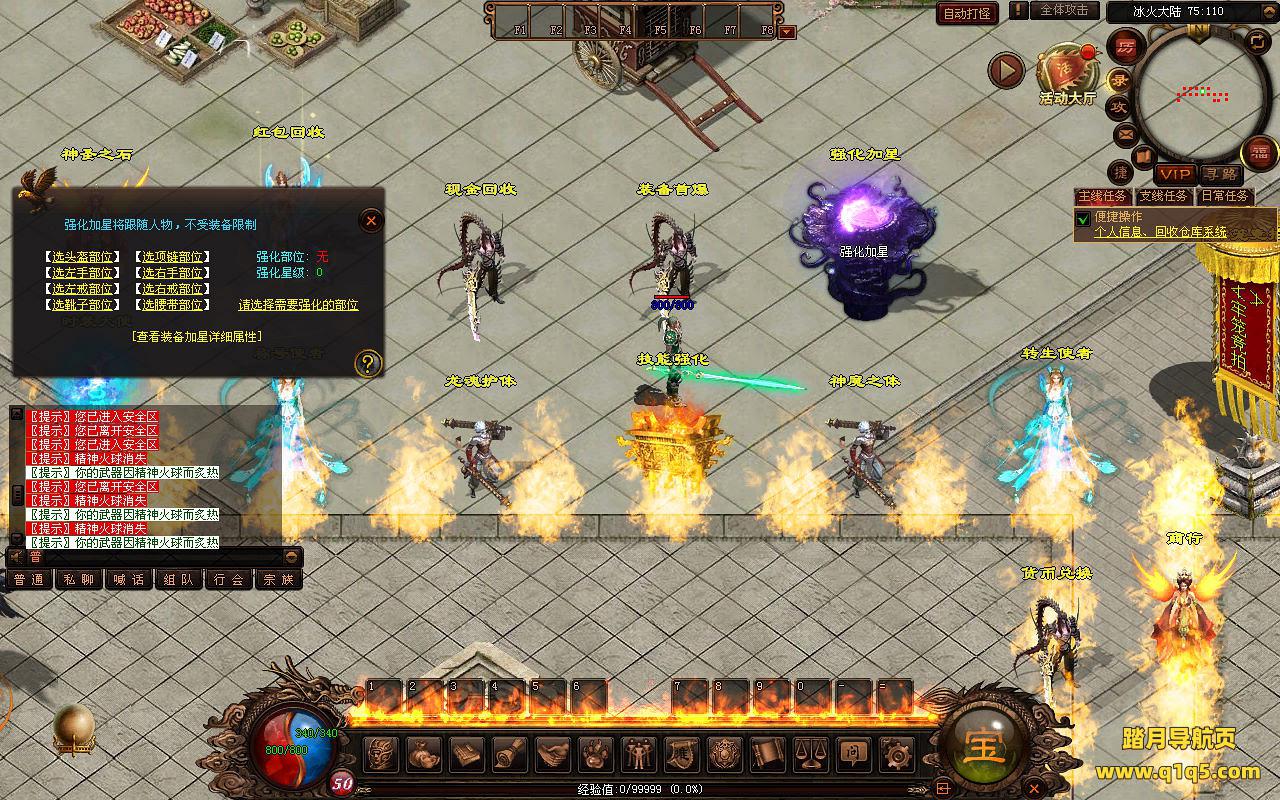Pick the 选腰带部位 belt option
Screen dimensions: 1280x800
click(171, 305)
